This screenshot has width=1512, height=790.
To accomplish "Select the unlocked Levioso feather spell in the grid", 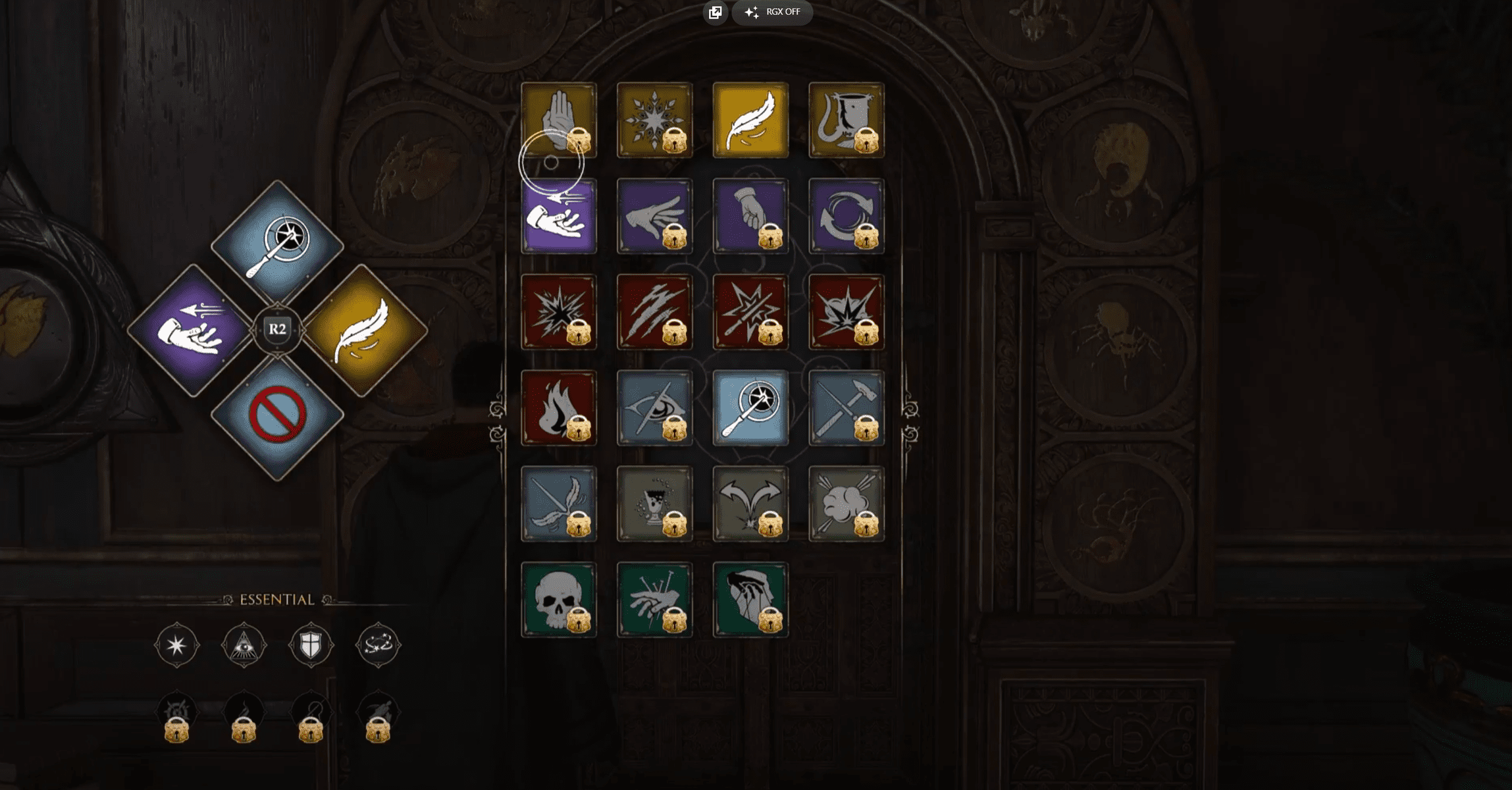I will [x=750, y=120].
